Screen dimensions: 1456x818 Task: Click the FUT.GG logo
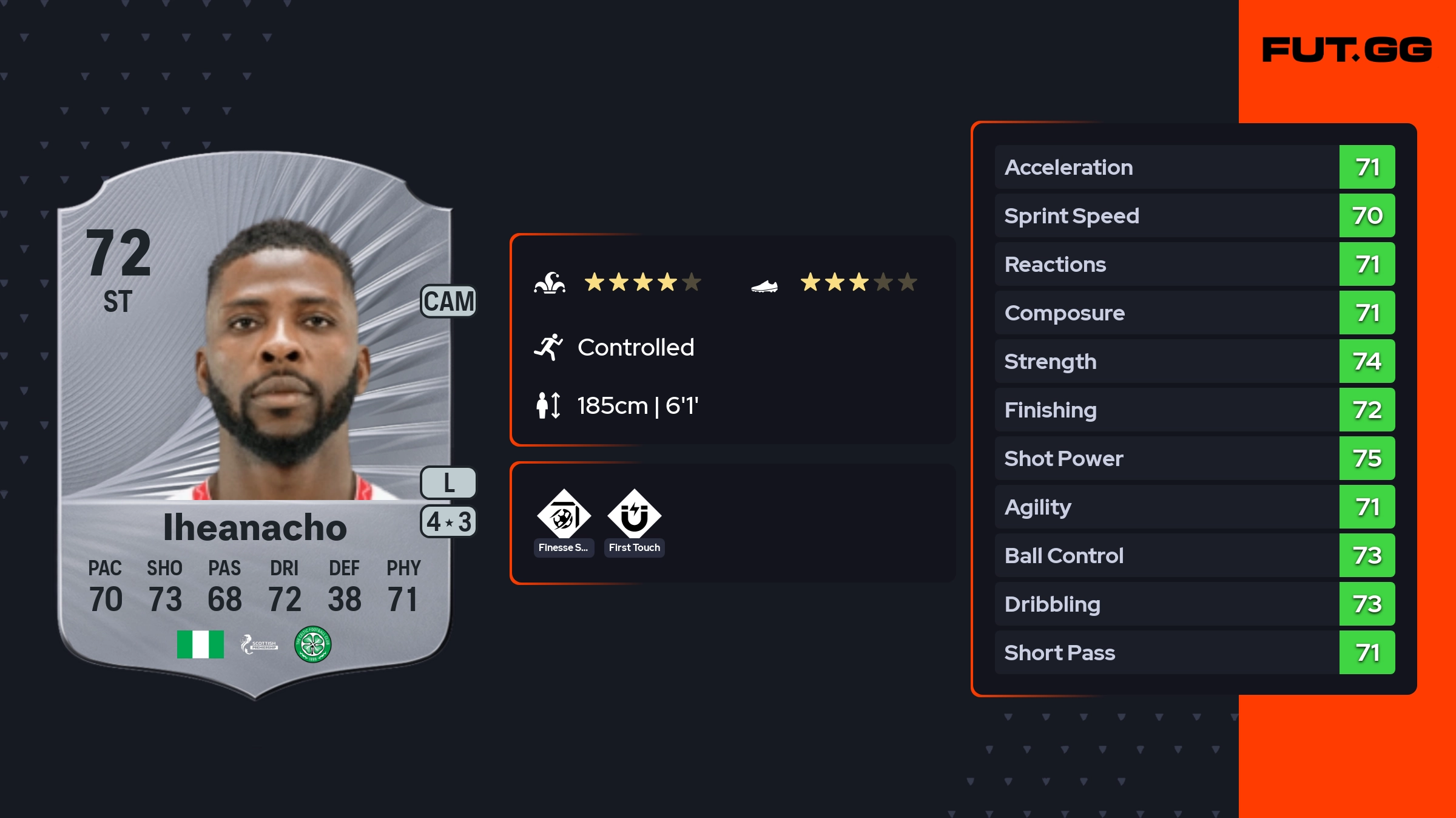coord(1347,50)
